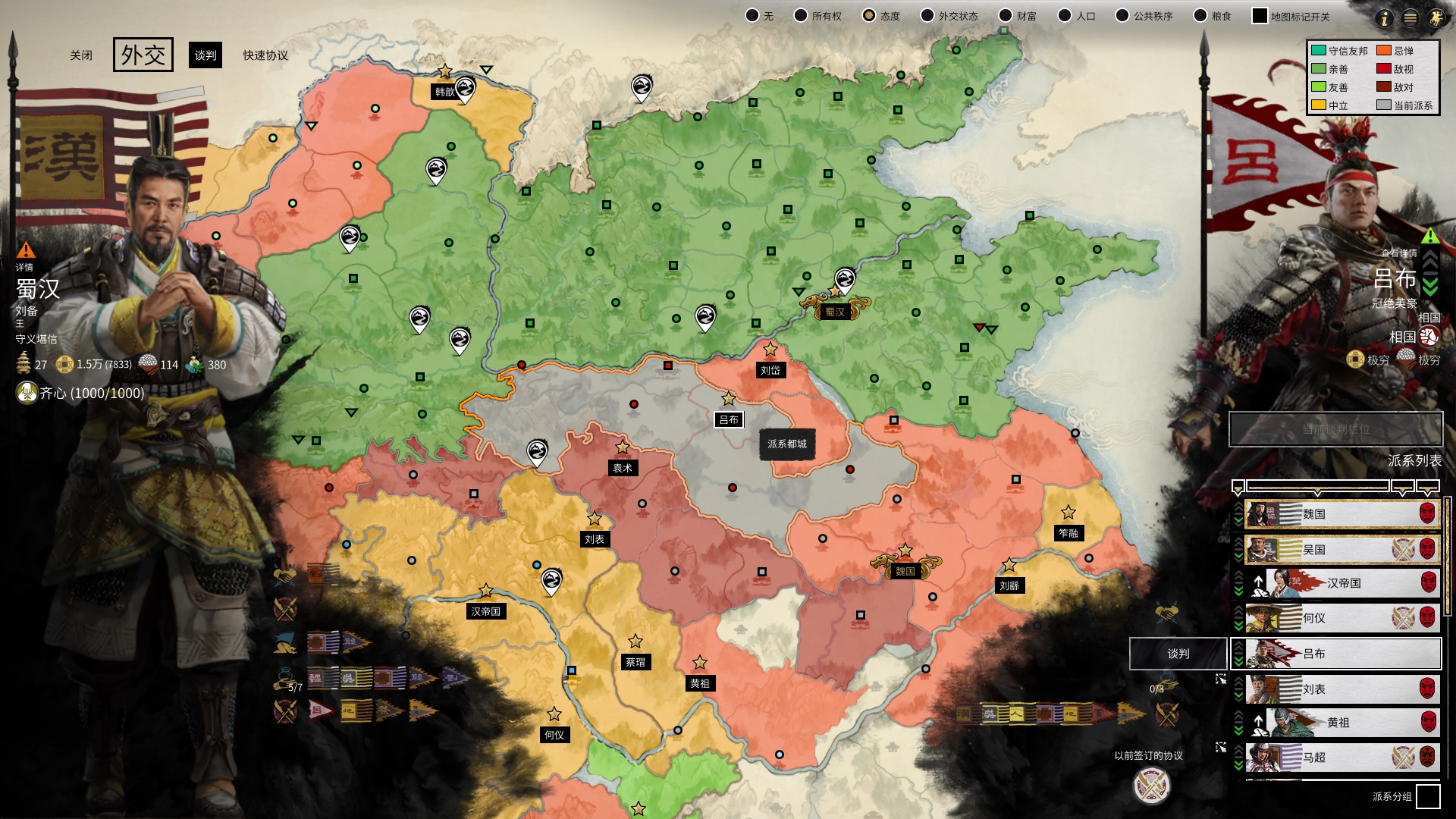Click the menu list icon at top right
Image resolution: width=1456 pixels, height=819 pixels.
tap(1410, 19)
